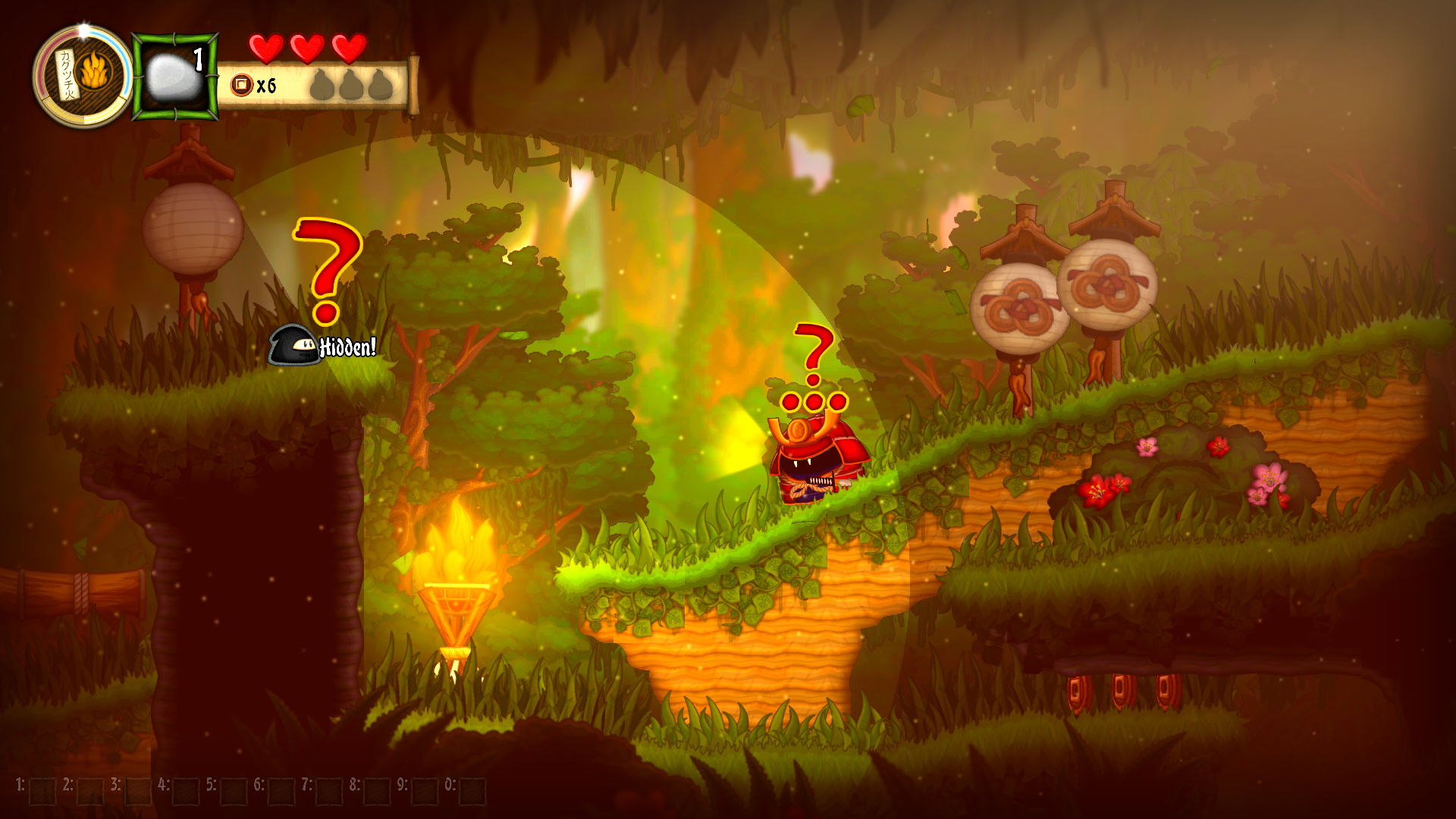The width and height of the screenshot is (1456, 819).
Task: Select the stone item slot
Action: coord(174,77)
